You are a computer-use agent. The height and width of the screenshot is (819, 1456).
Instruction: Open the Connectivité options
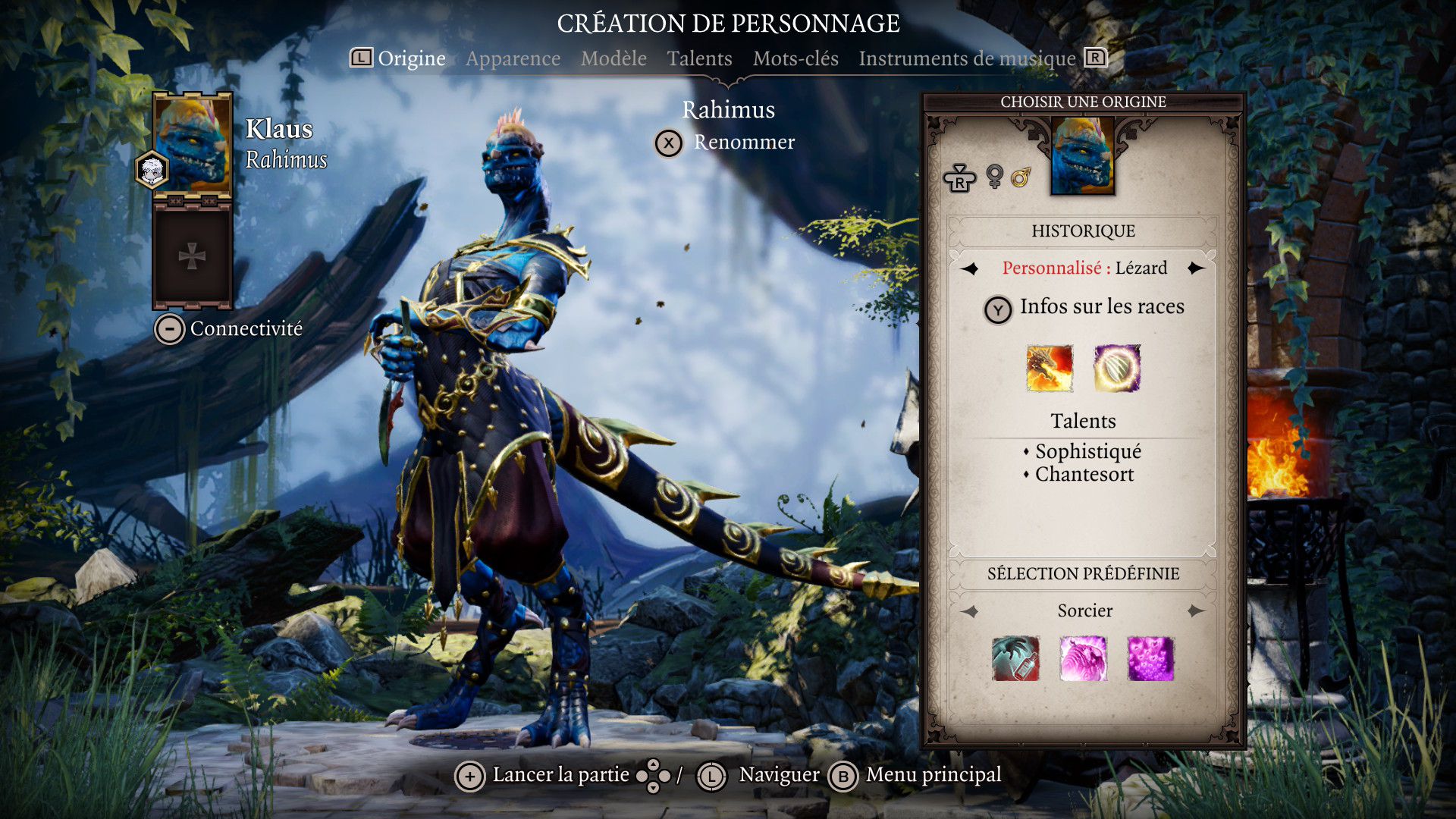(x=246, y=329)
